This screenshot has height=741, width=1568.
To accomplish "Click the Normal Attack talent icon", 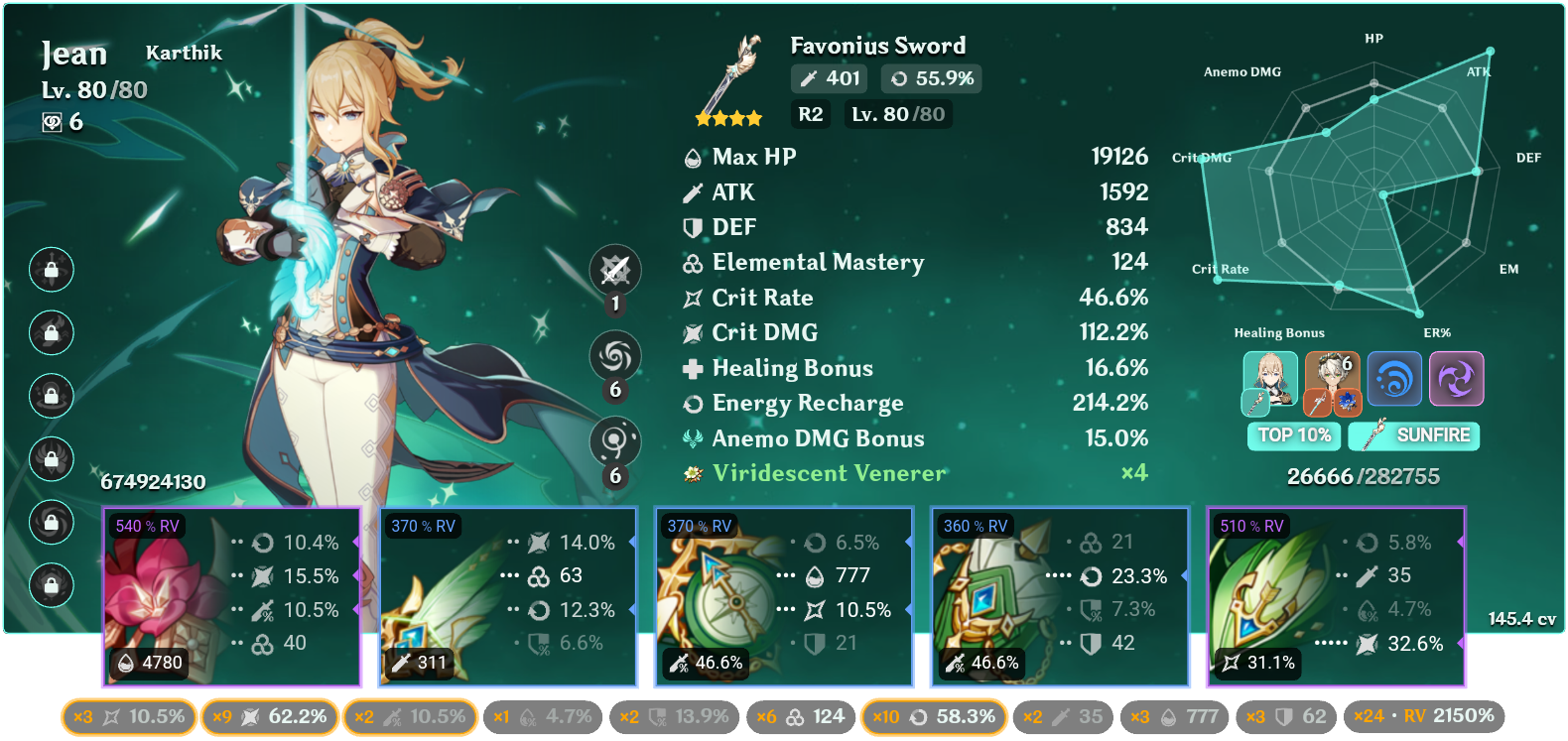I will point(615,270).
